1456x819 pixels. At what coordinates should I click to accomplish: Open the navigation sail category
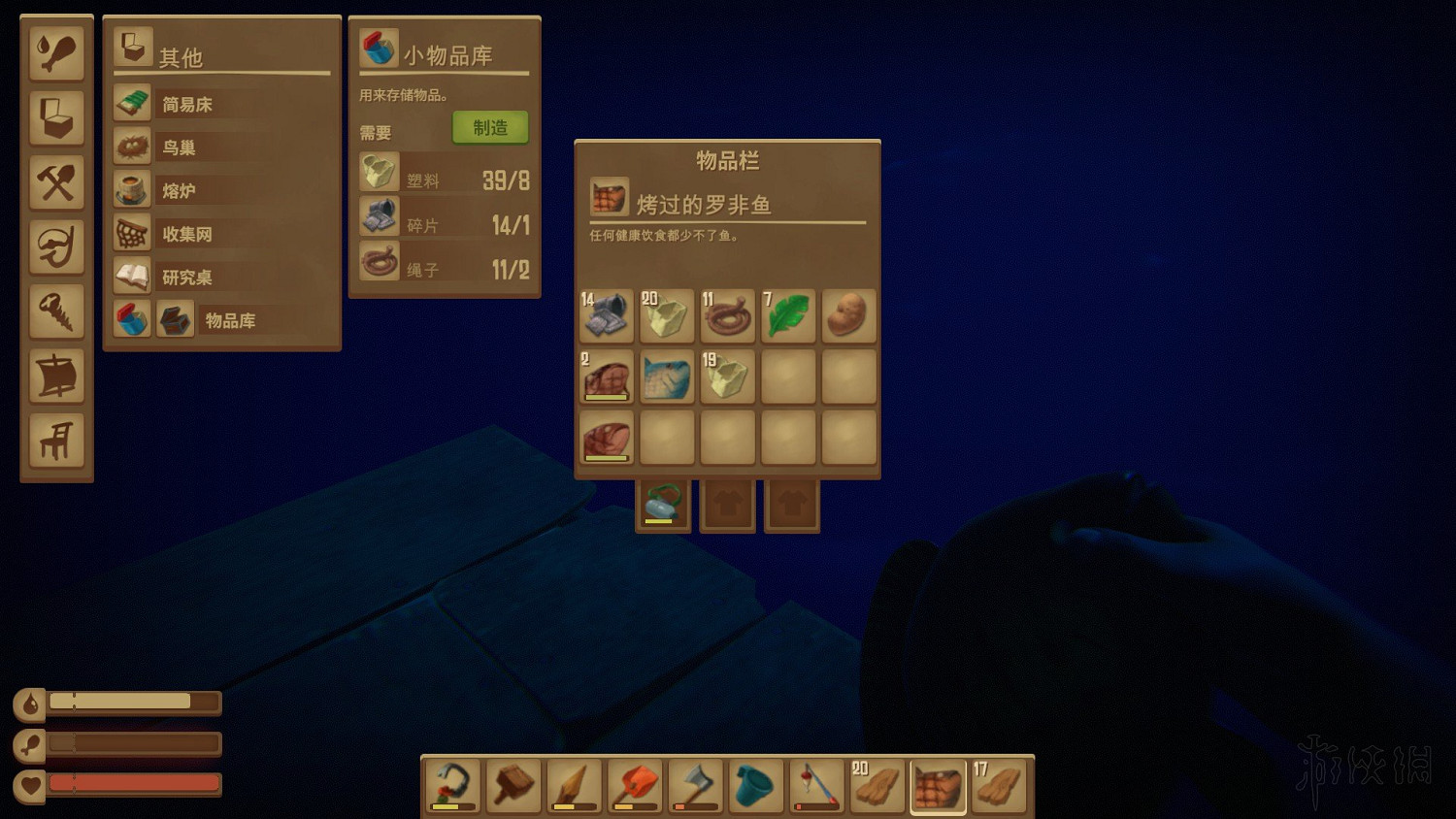tap(57, 377)
